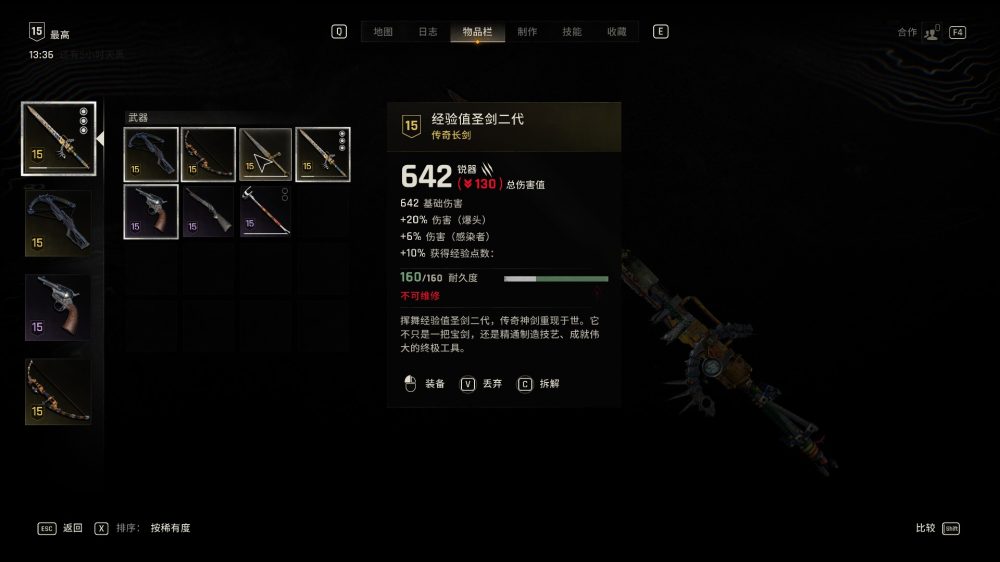Select the spear in the 武器 grid
The image size is (1000, 562).
tap(265, 154)
